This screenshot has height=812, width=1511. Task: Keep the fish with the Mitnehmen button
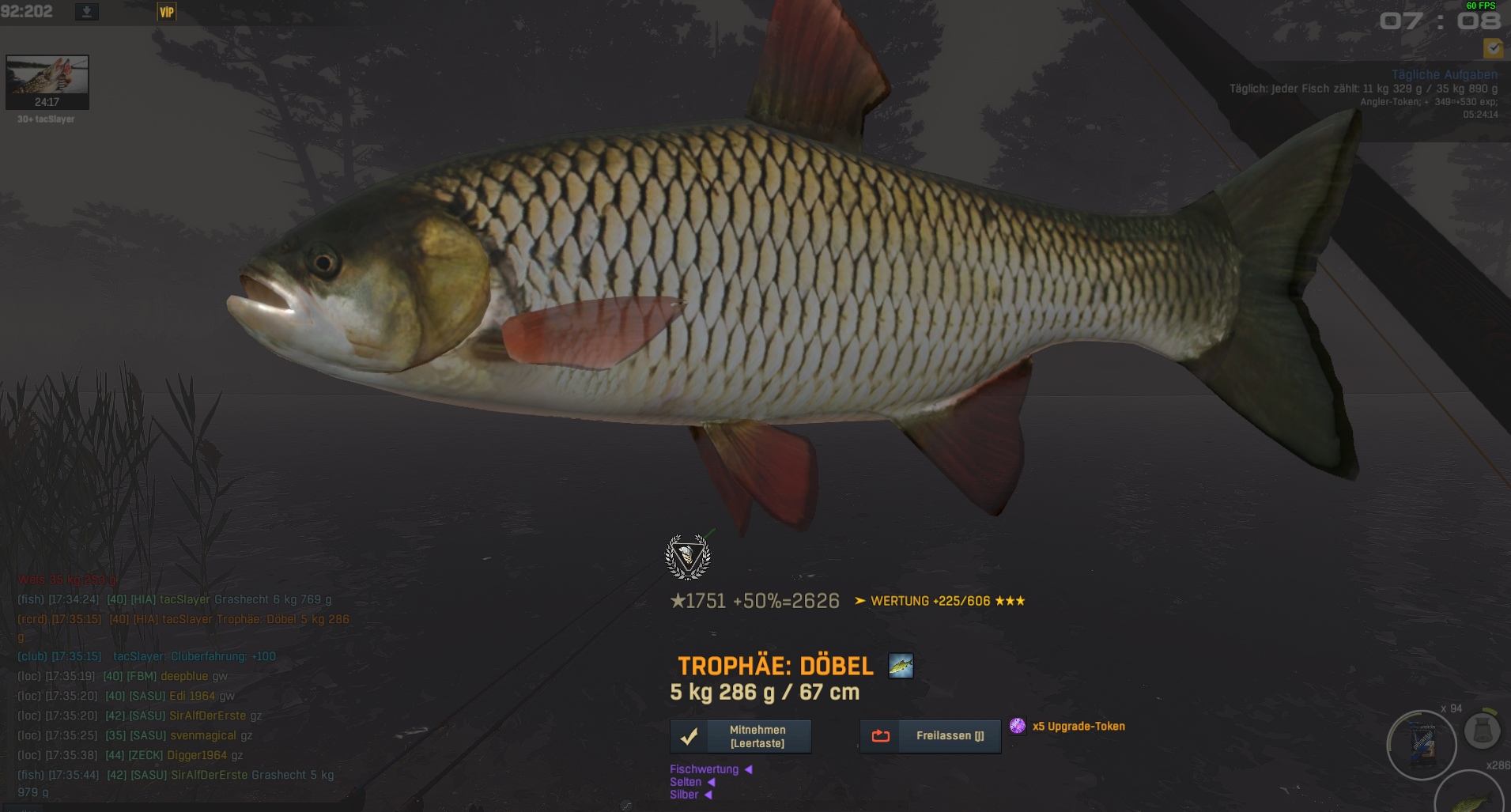(x=740, y=736)
